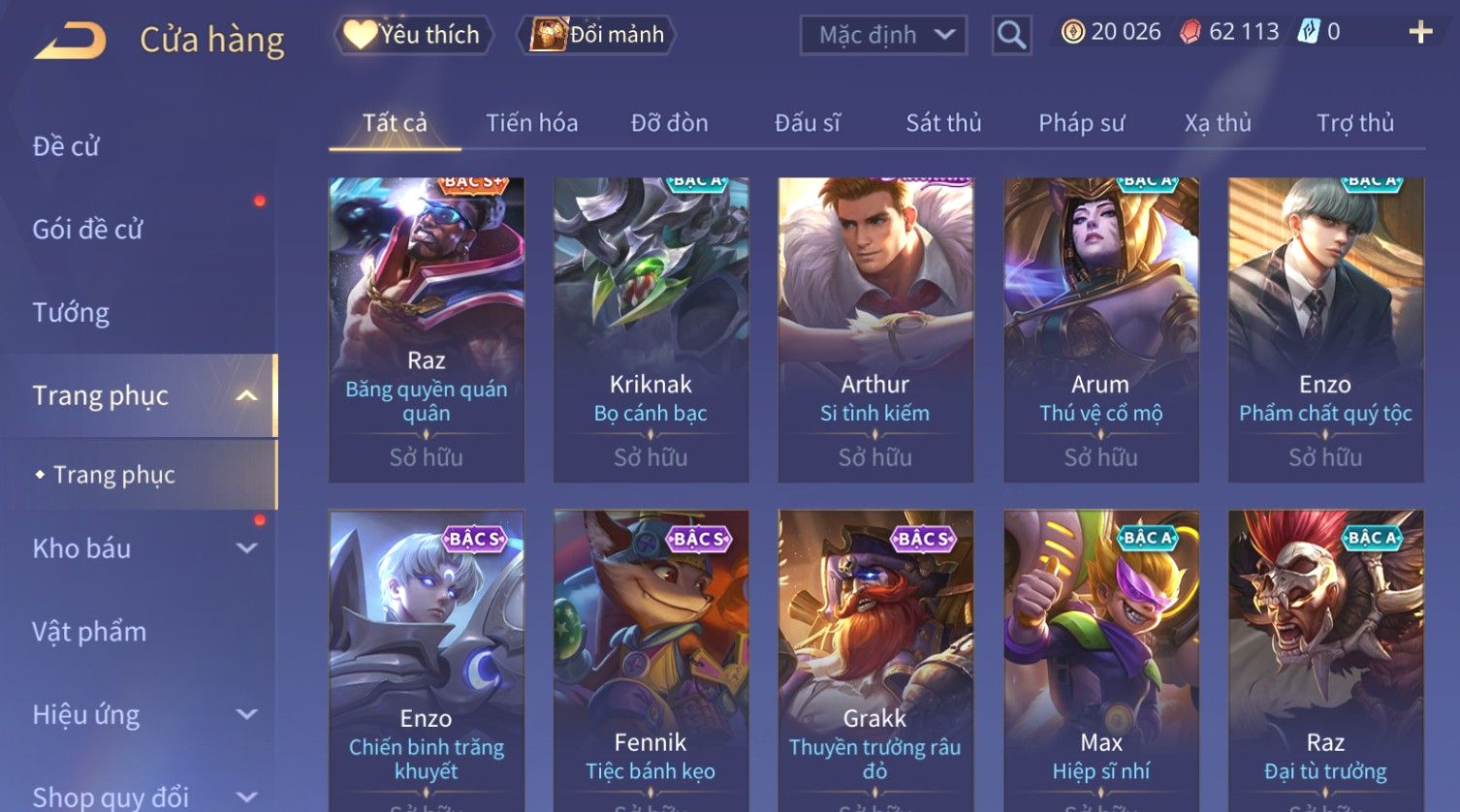Click the magnifying glass search button
This screenshot has height=812, width=1460.
coord(1011,36)
